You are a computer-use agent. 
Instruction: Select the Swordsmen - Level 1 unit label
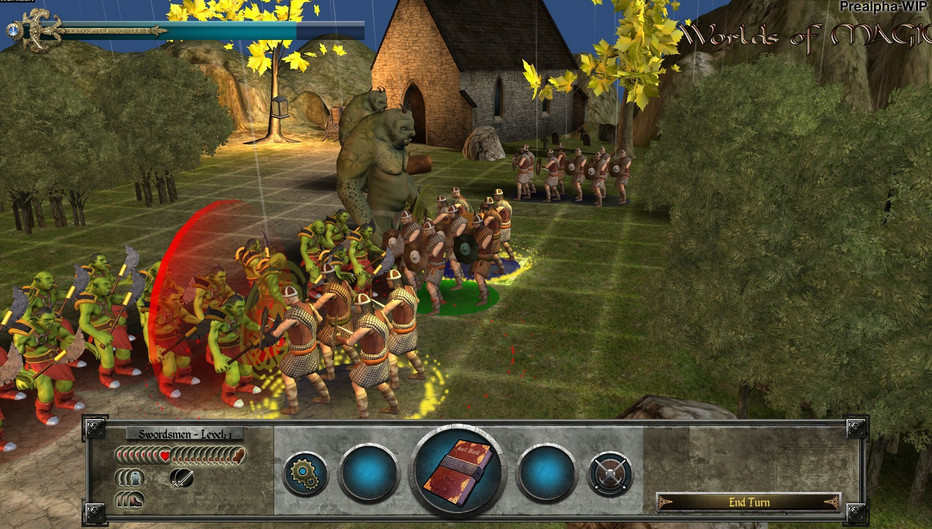click(x=185, y=435)
